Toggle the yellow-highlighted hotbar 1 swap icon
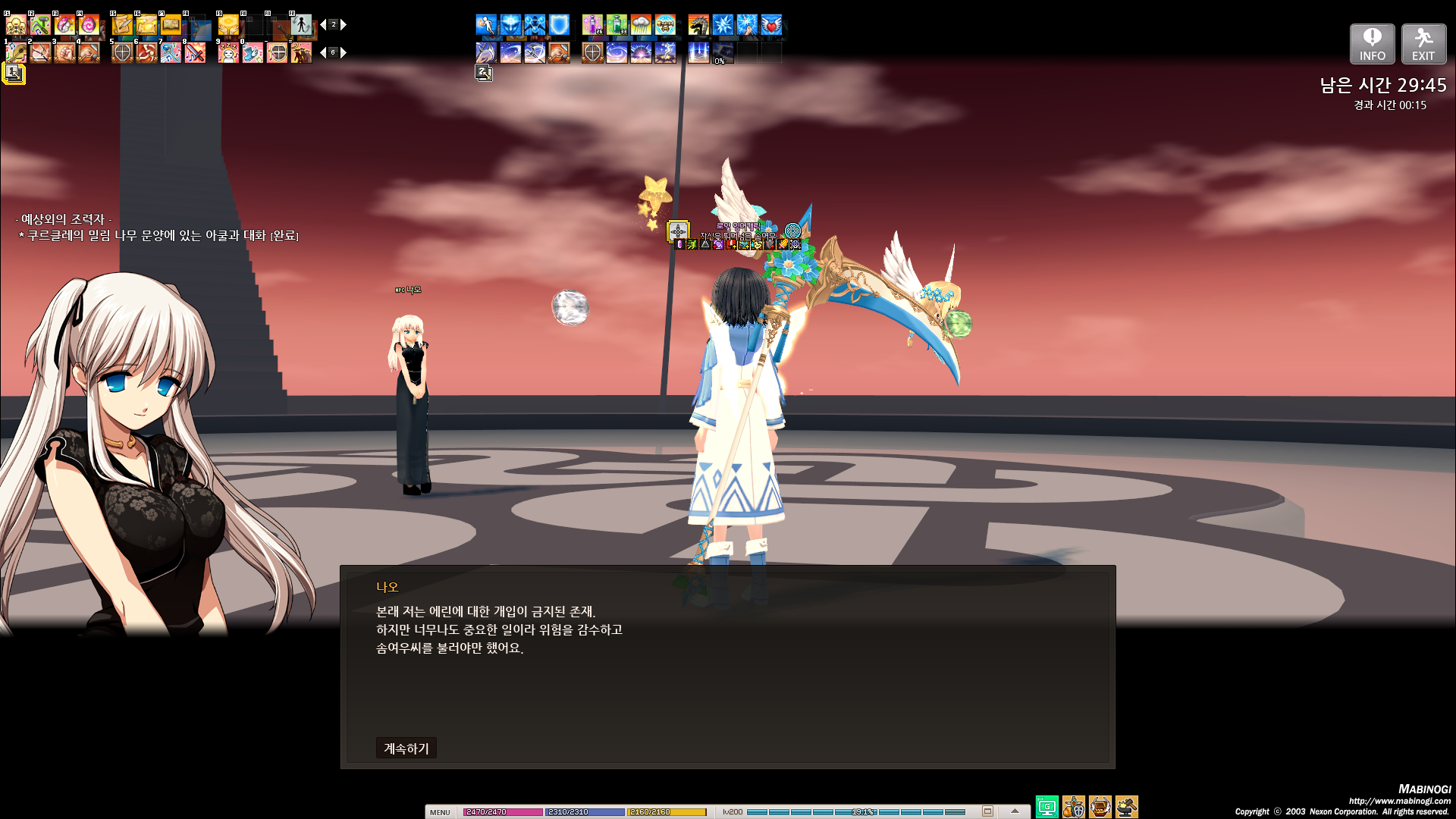 pyautogui.click(x=14, y=74)
